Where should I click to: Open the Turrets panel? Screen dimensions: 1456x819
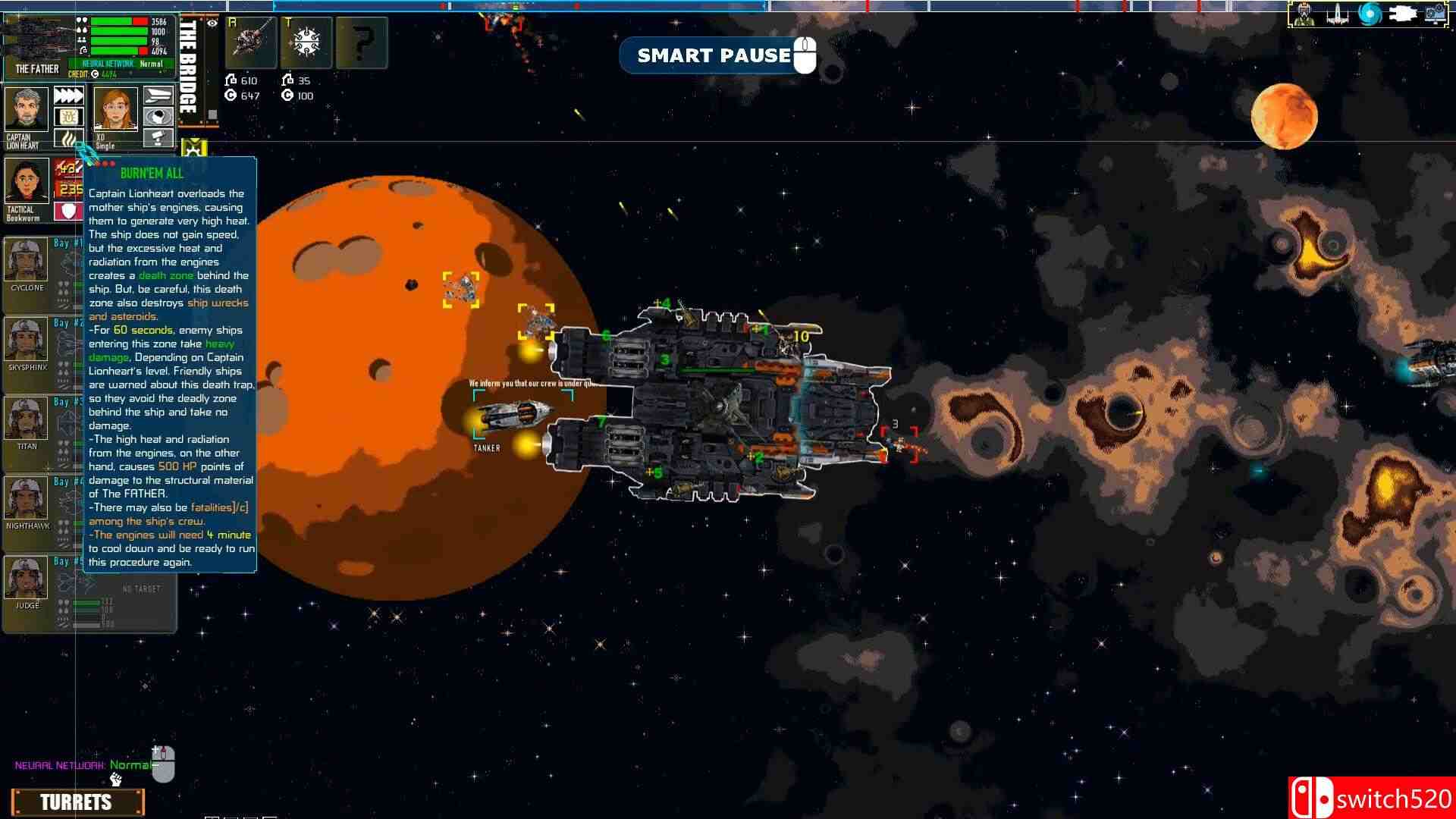(77, 802)
